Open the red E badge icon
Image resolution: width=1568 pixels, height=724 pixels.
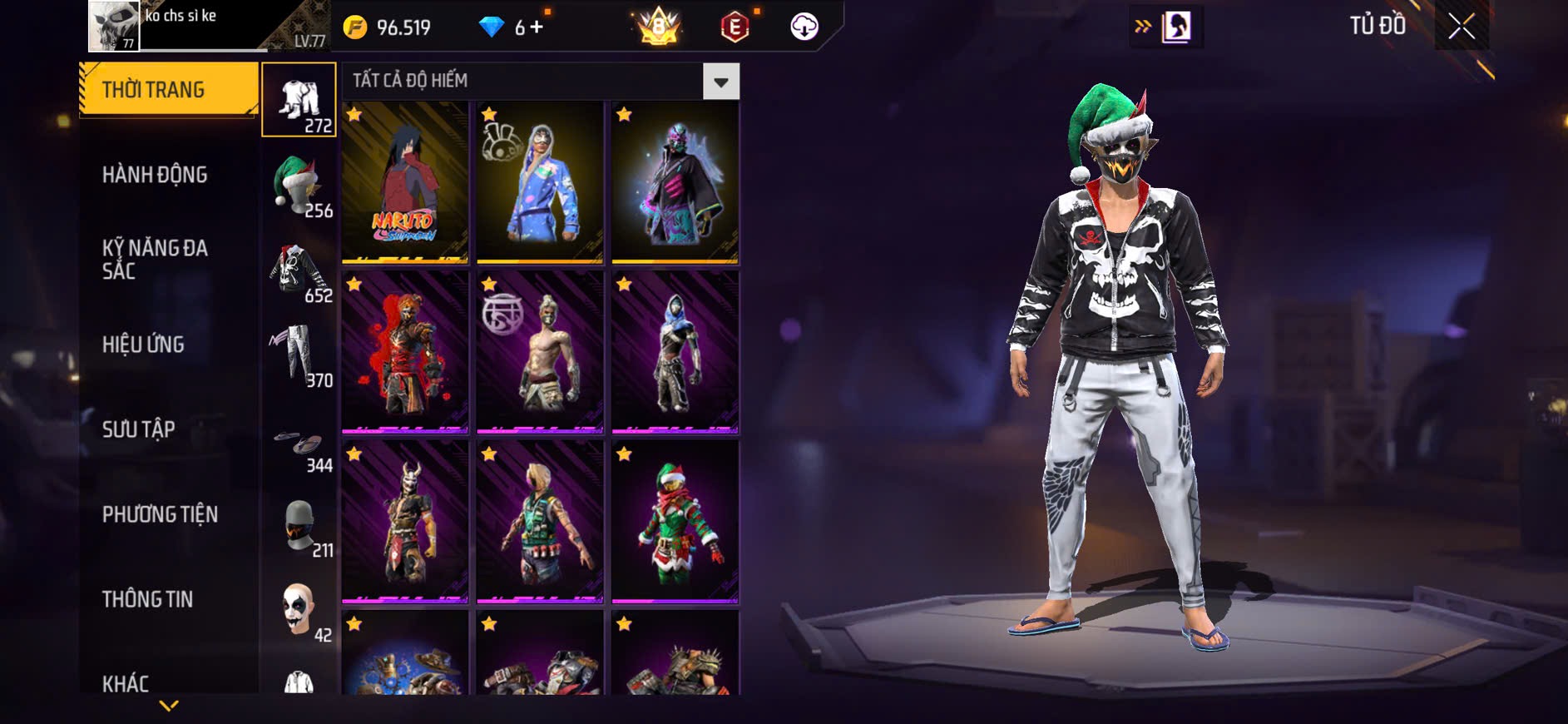click(x=735, y=27)
